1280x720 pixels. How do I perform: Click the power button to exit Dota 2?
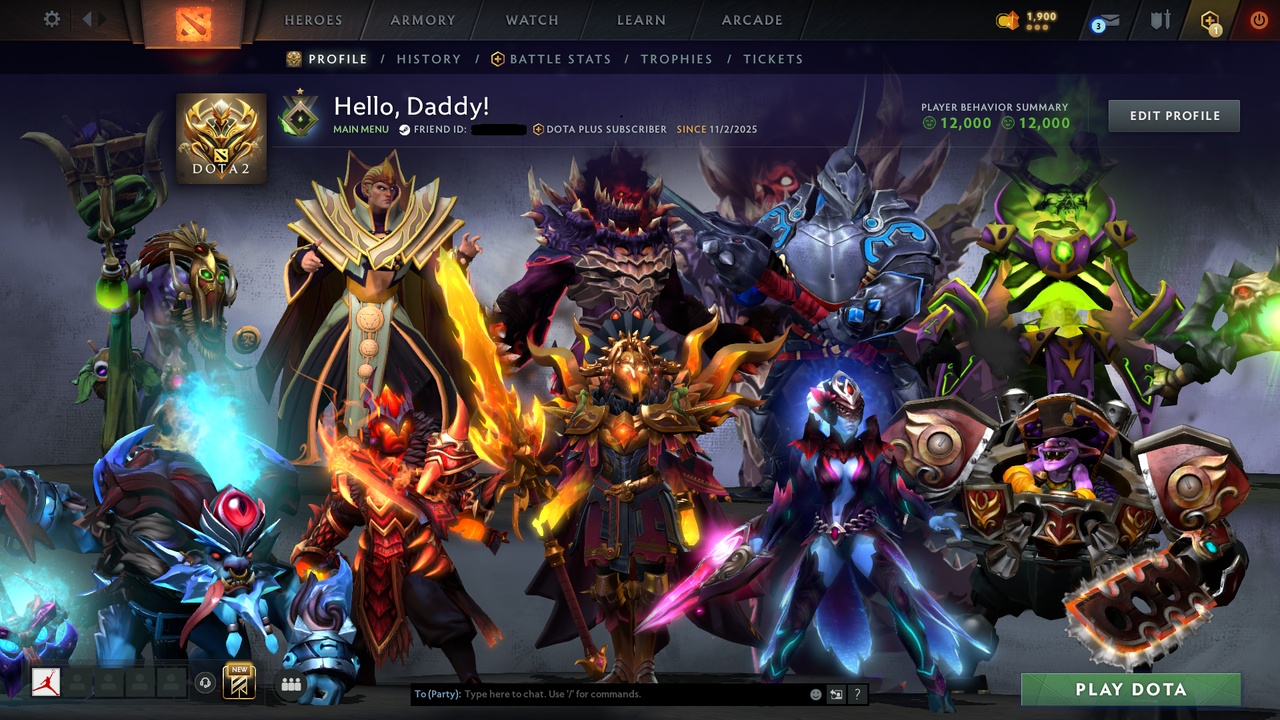(x=1258, y=18)
